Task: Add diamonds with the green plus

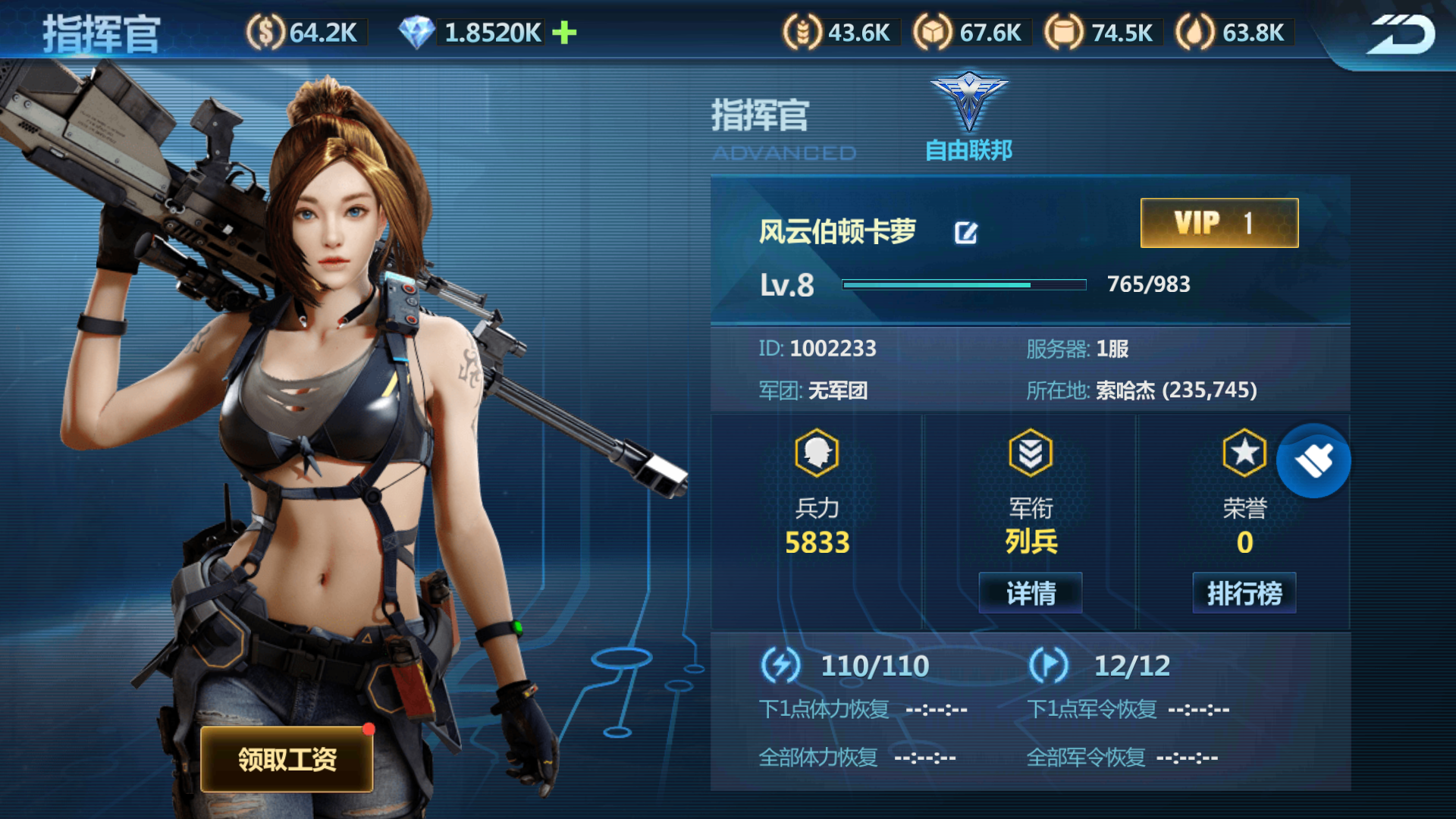Action: pyautogui.click(x=564, y=33)
